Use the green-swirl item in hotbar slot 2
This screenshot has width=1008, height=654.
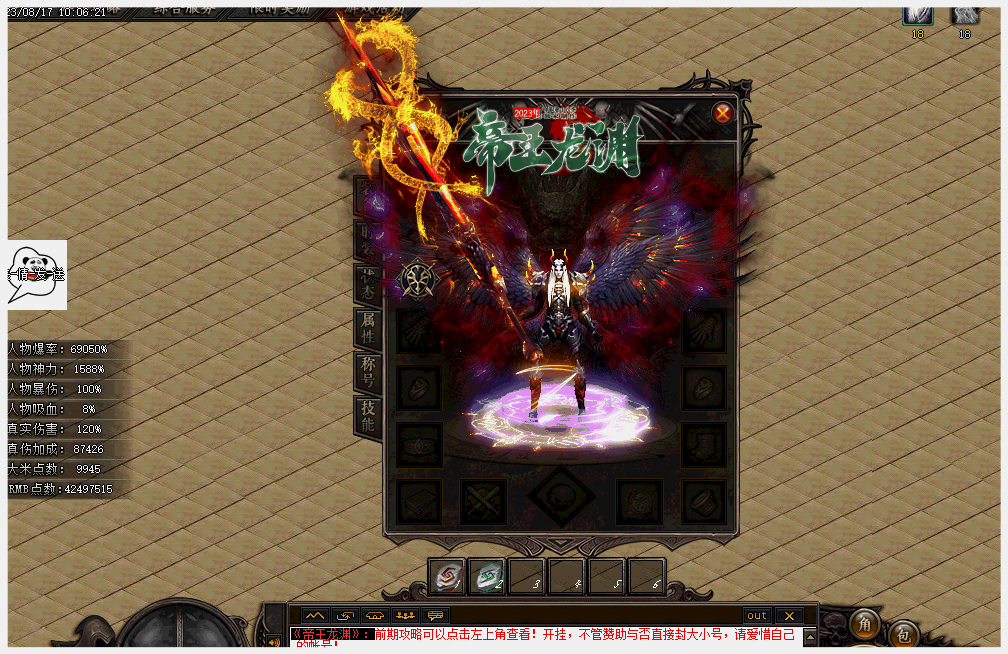(487, 577)
